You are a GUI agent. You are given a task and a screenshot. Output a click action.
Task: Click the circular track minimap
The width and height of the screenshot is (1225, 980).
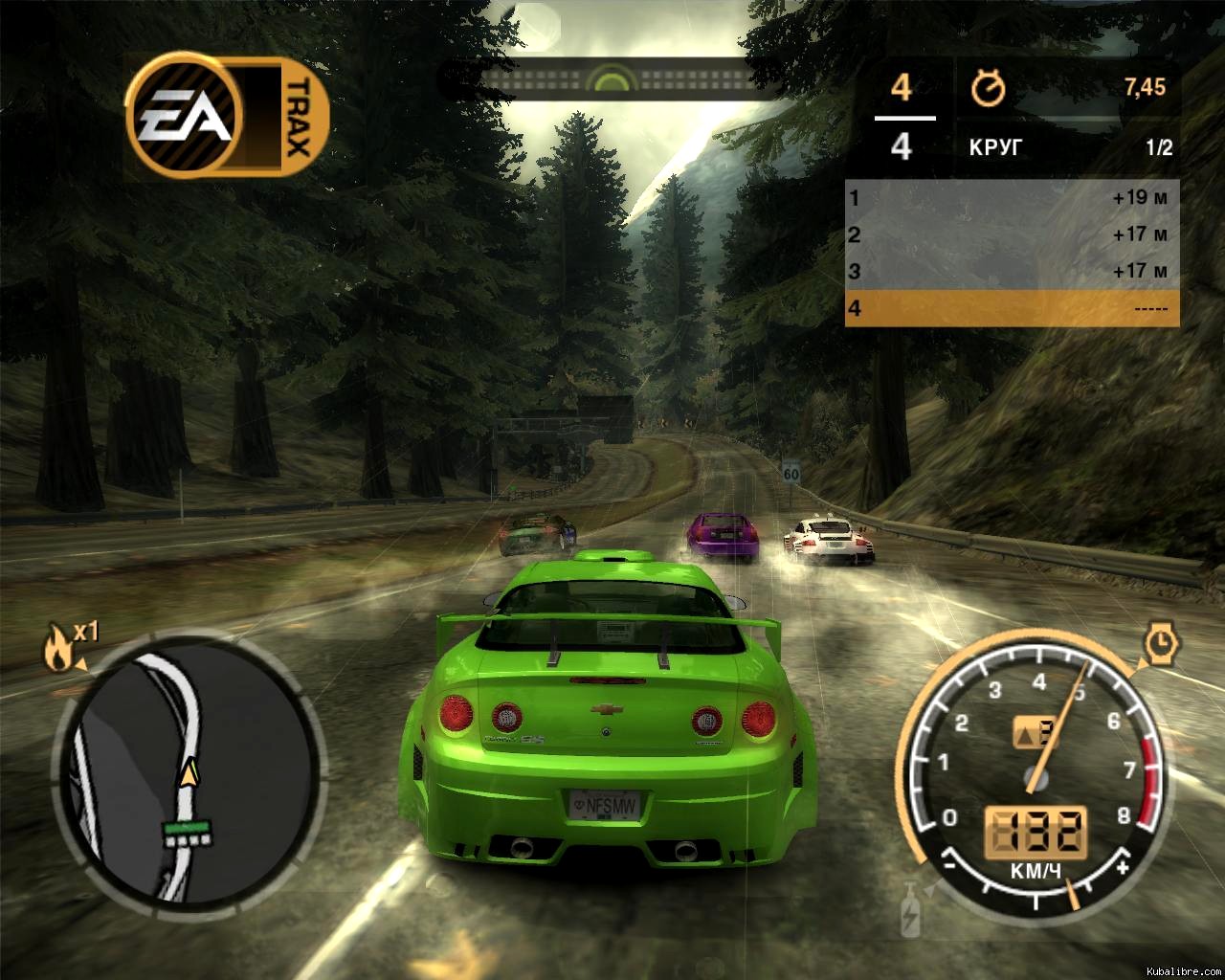[187, 768]
